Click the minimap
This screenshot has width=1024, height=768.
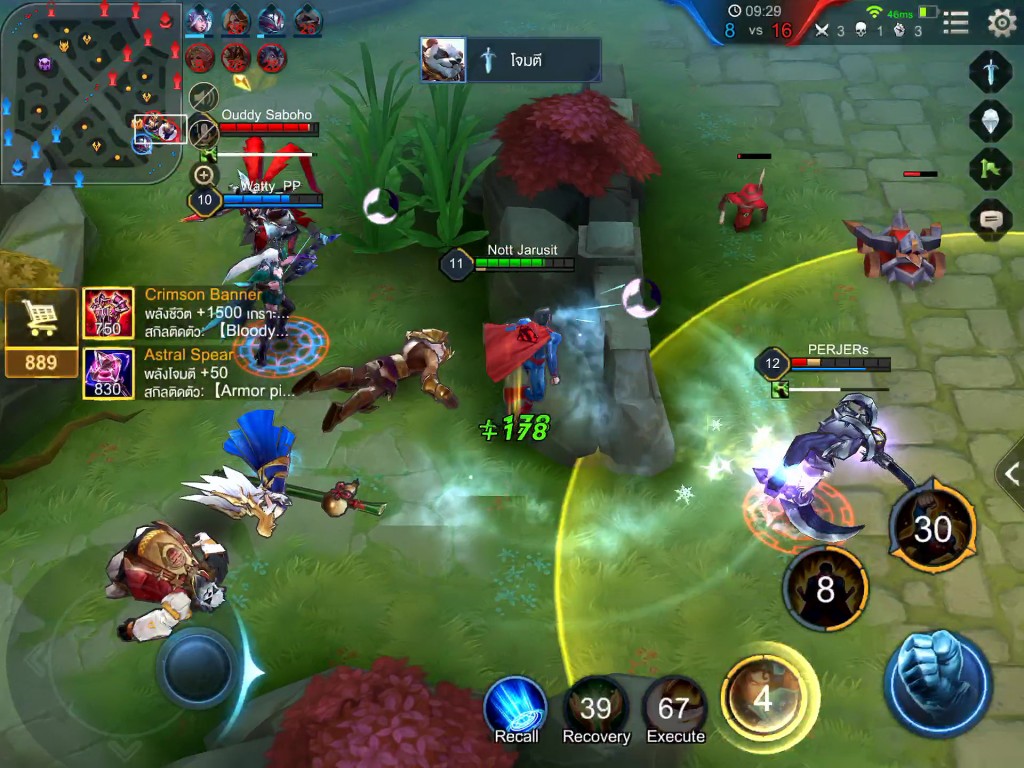[x=90, y=92]
